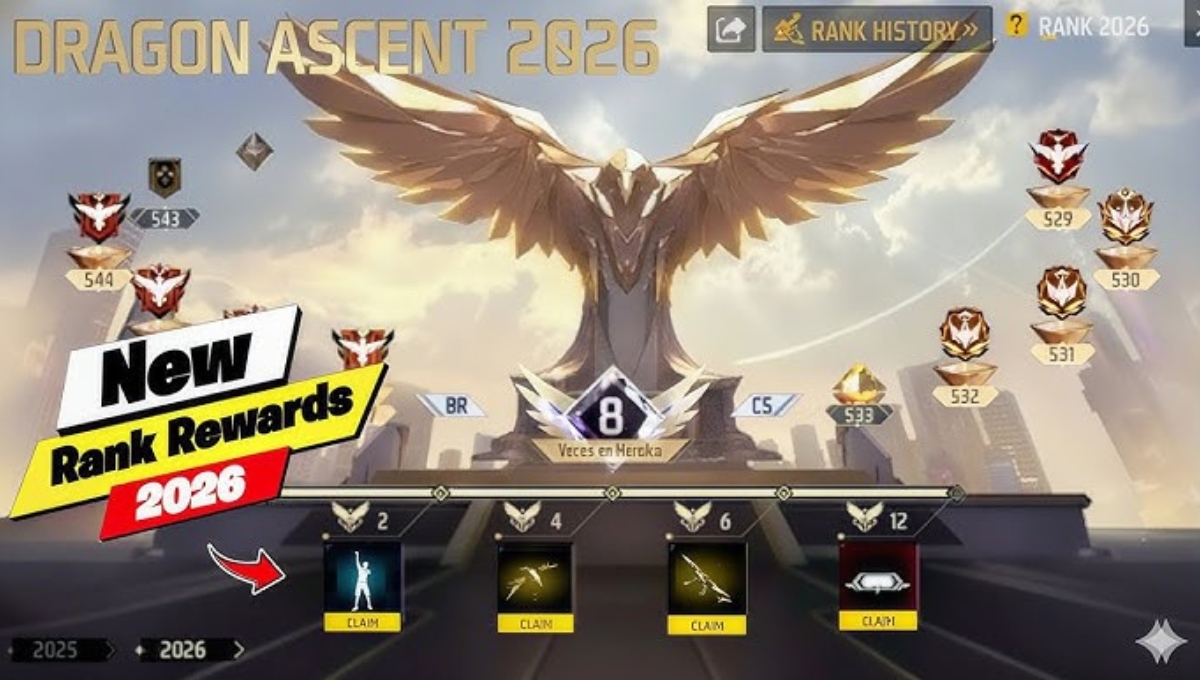Switch to the CS rank mode
The height and width of the screenshot is (680, 1200).
coord(765,405)
